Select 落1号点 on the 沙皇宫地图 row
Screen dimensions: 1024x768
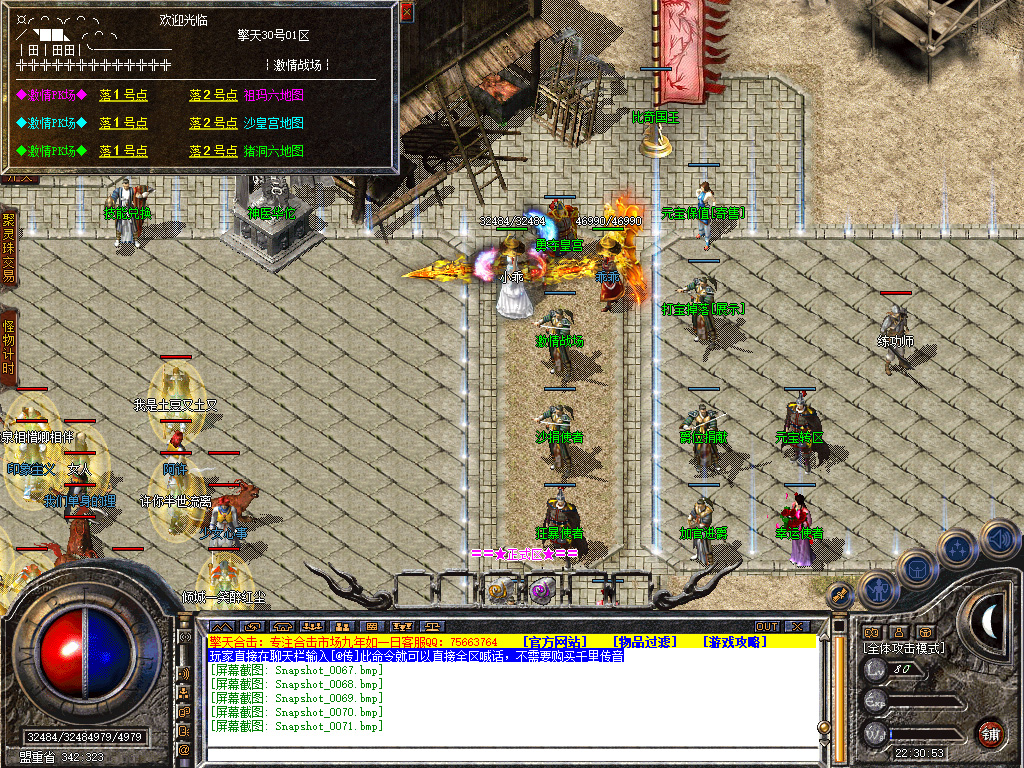pos(123,123)
